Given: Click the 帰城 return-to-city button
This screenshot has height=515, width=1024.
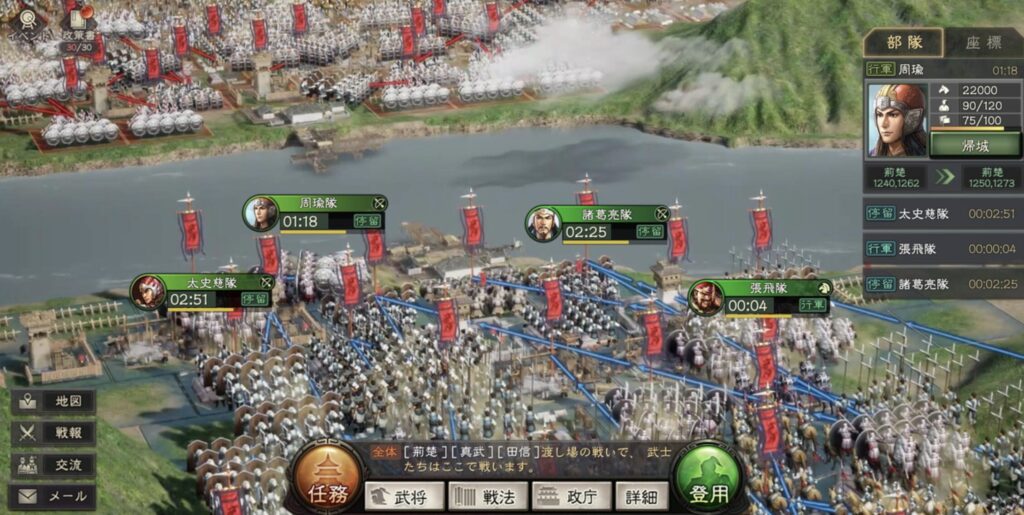Looking at the screenshot, I should point(975,145).
